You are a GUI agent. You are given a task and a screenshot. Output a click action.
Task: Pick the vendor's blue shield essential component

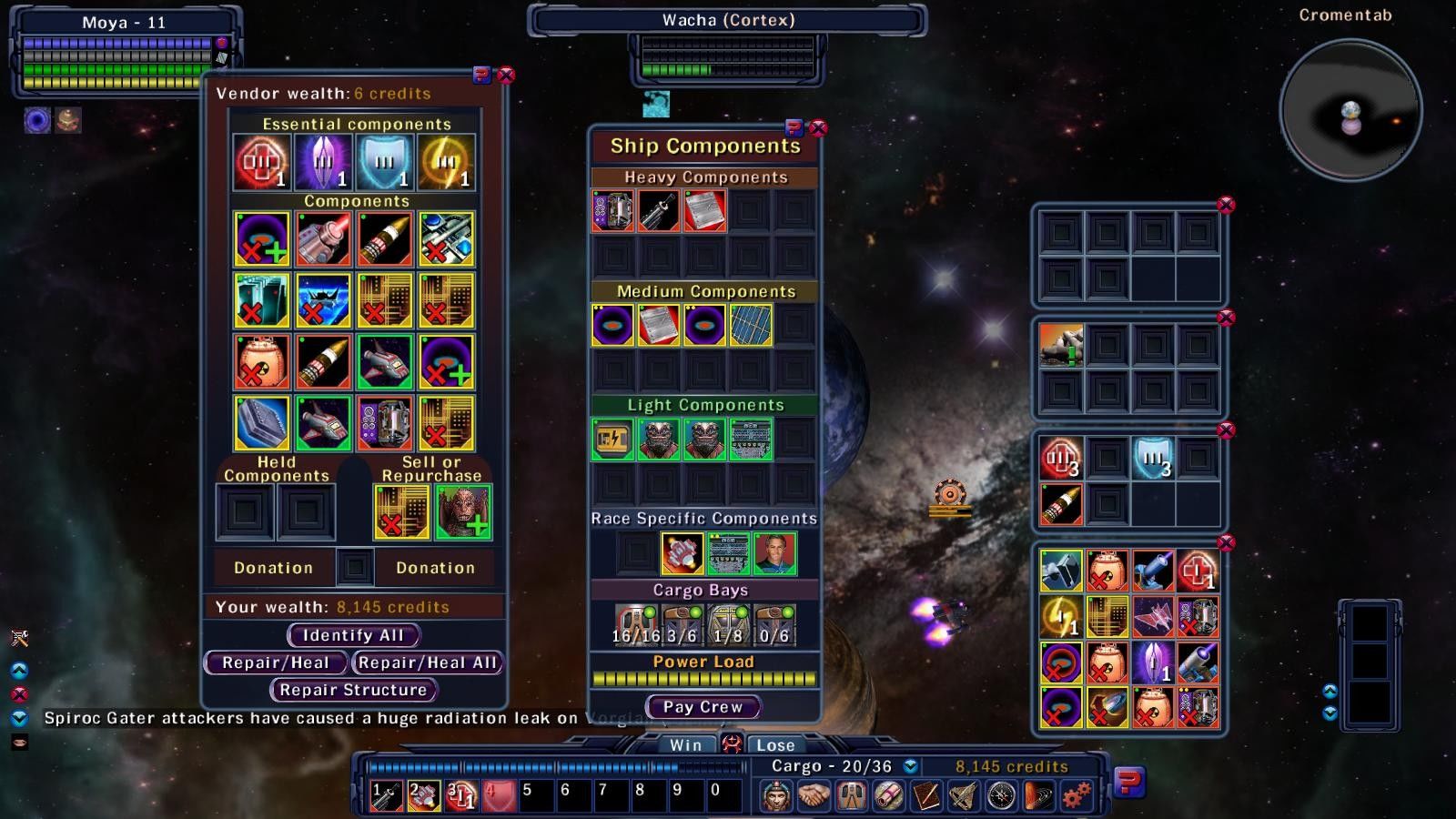[x=385, y=162]
